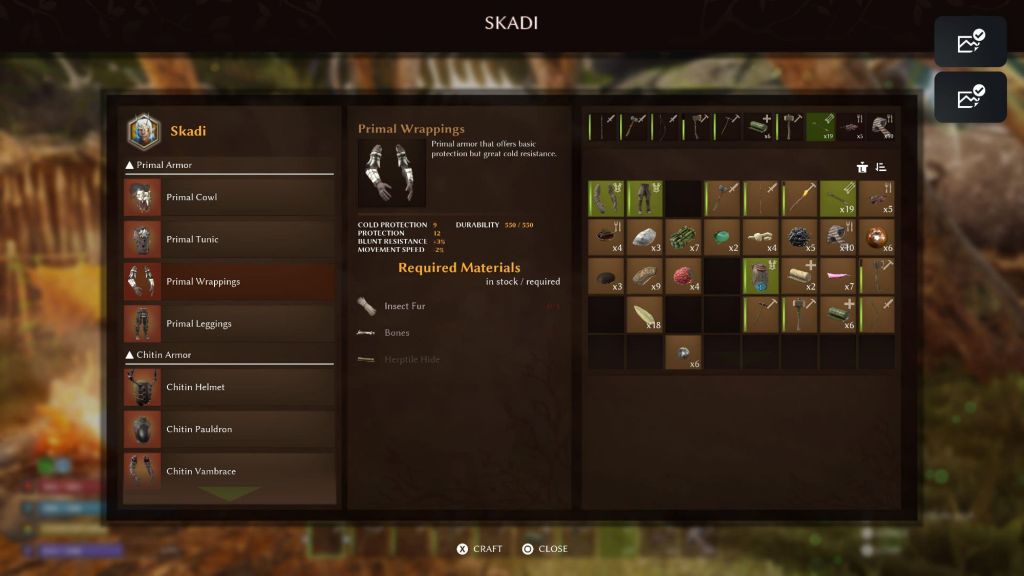1024x576 pixels.
Task: Select the copper orb stack of 6
Action: [877, 237]
